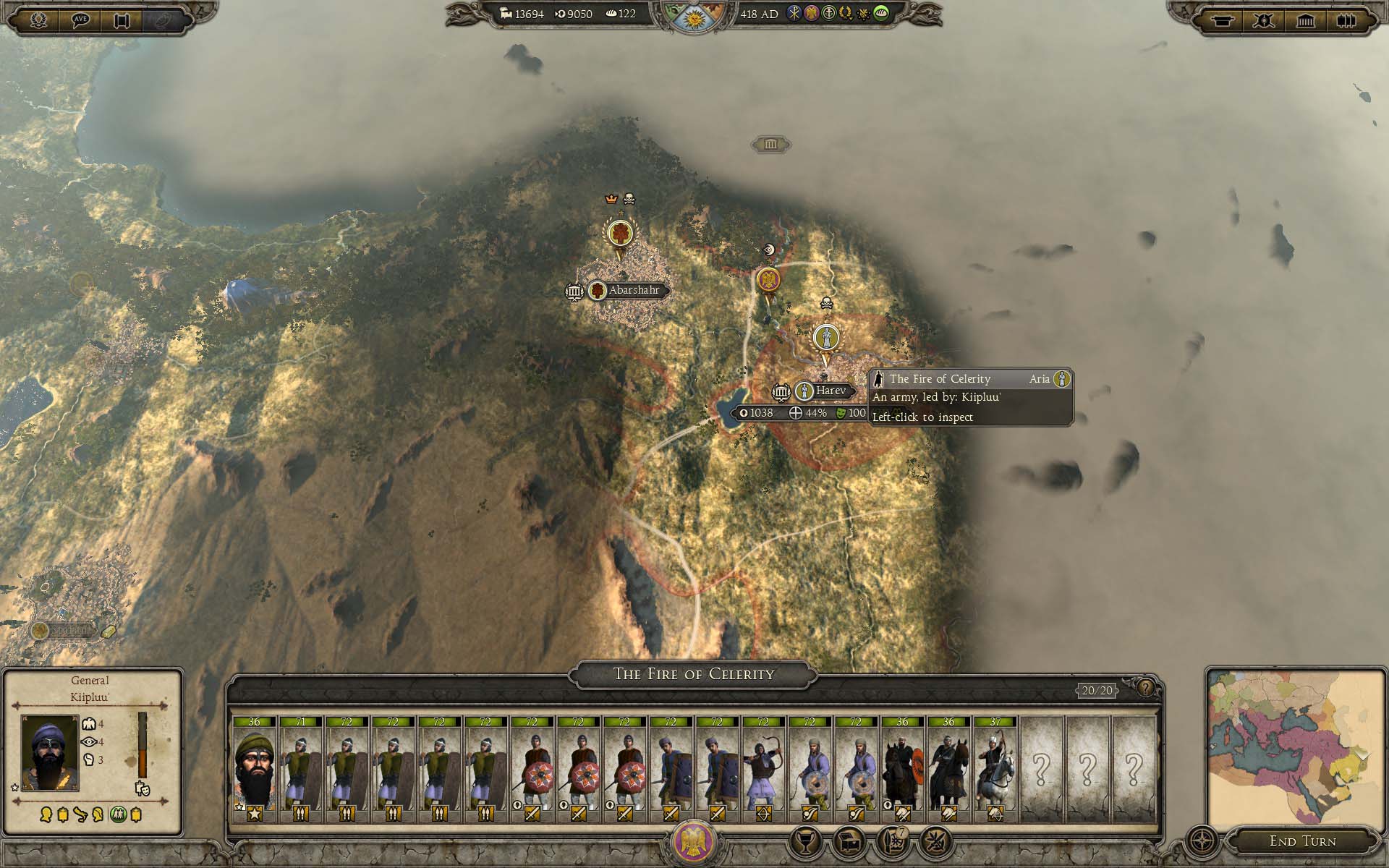Open the temple building list button
The height and width of the screenshot is (868, 1389).
[x=1305, y=20]
